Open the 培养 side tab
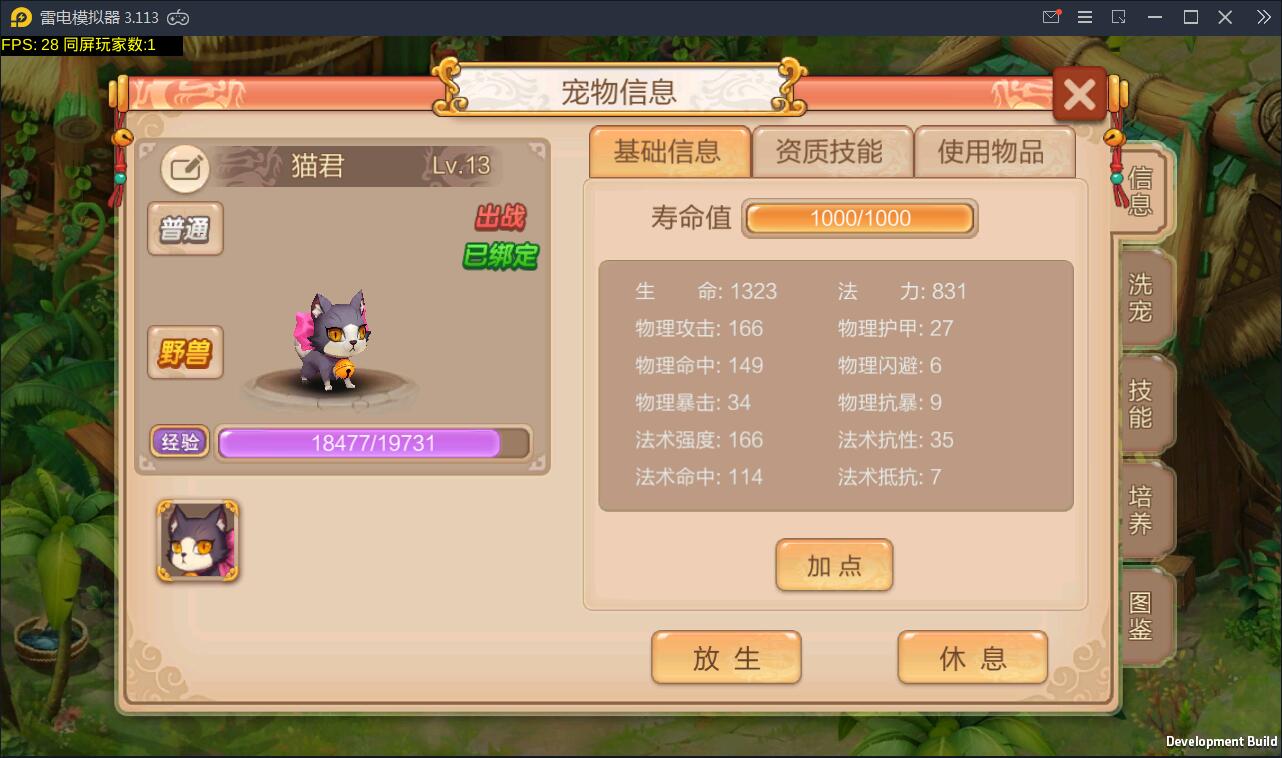 pyautogui.click(x=1146, y=511)
